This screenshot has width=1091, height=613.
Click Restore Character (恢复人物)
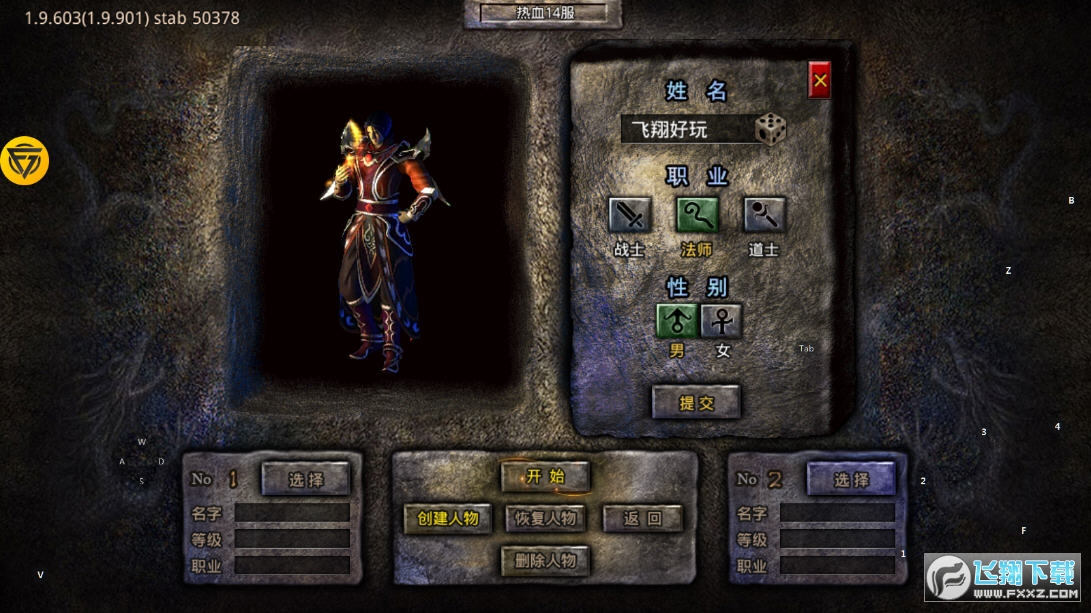[x=545, y=518]
